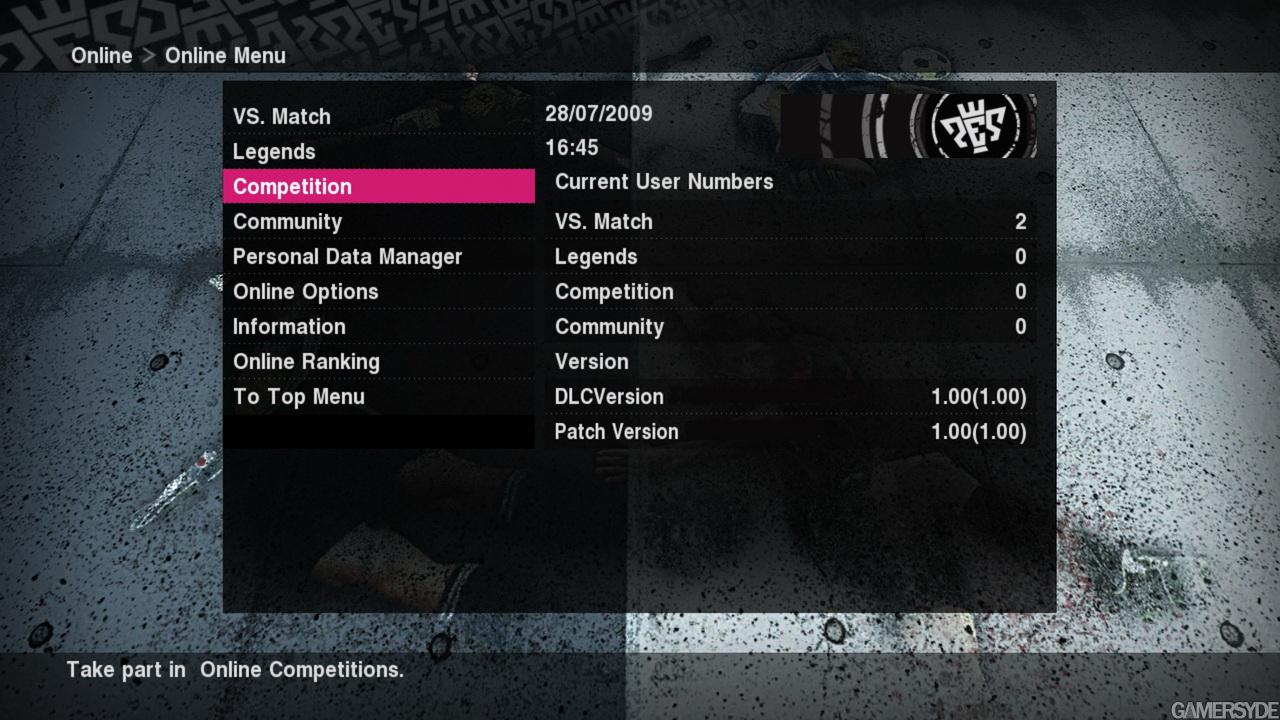This screenshot has width=1280, height=720.
Task: Open Personal Data Manager
Action: point(347,256)
